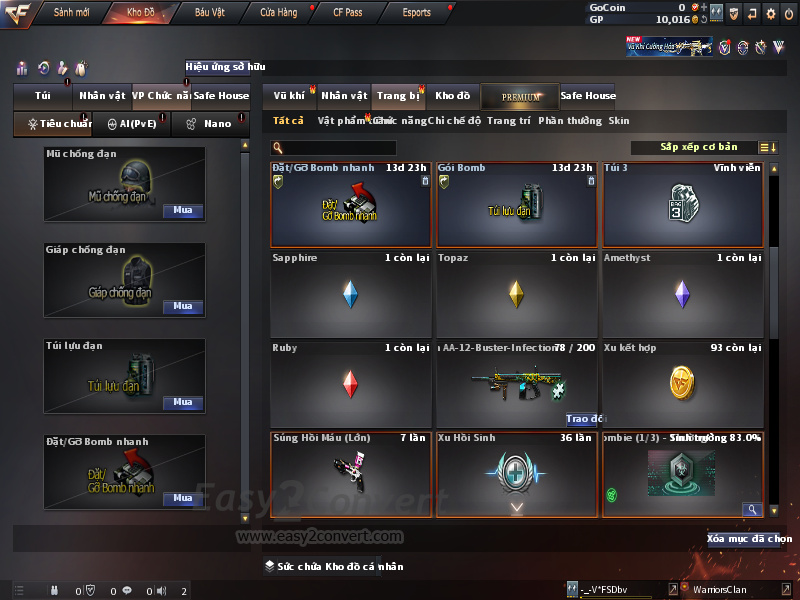The image size is (800, 600).
Task: Buy the Mũ chống đạn helmet
Action: click(183, 211)
